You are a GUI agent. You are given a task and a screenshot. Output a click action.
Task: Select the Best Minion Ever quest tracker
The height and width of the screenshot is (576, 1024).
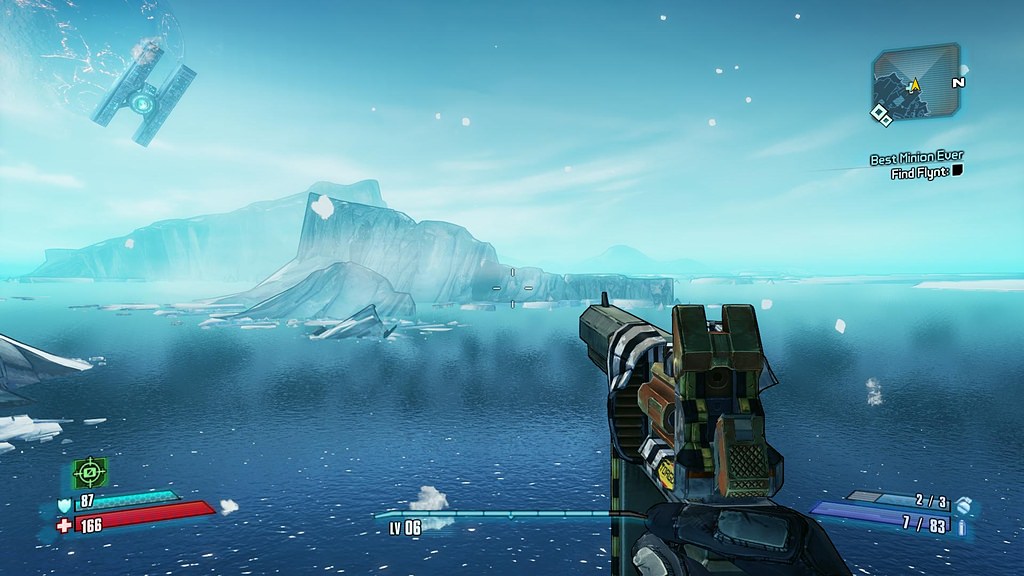coord(916,158)
